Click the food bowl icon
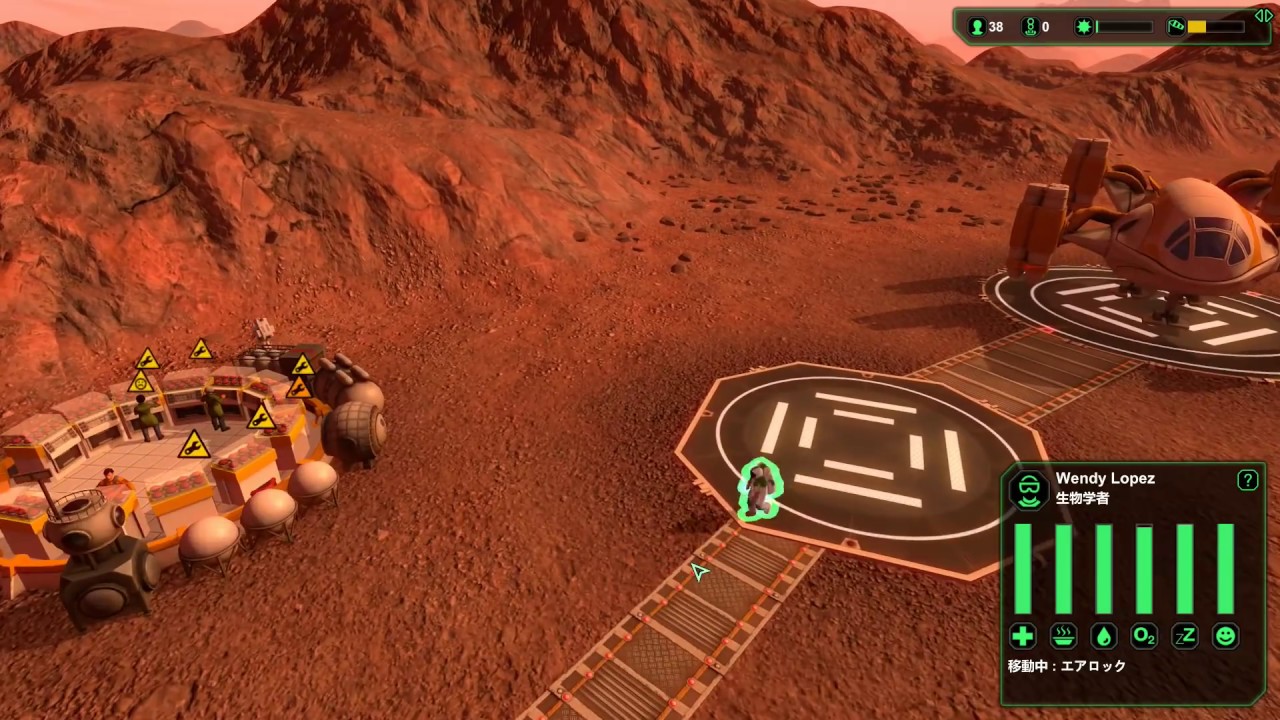Viewport: 1280px width, 720px height. [1063, 636]
